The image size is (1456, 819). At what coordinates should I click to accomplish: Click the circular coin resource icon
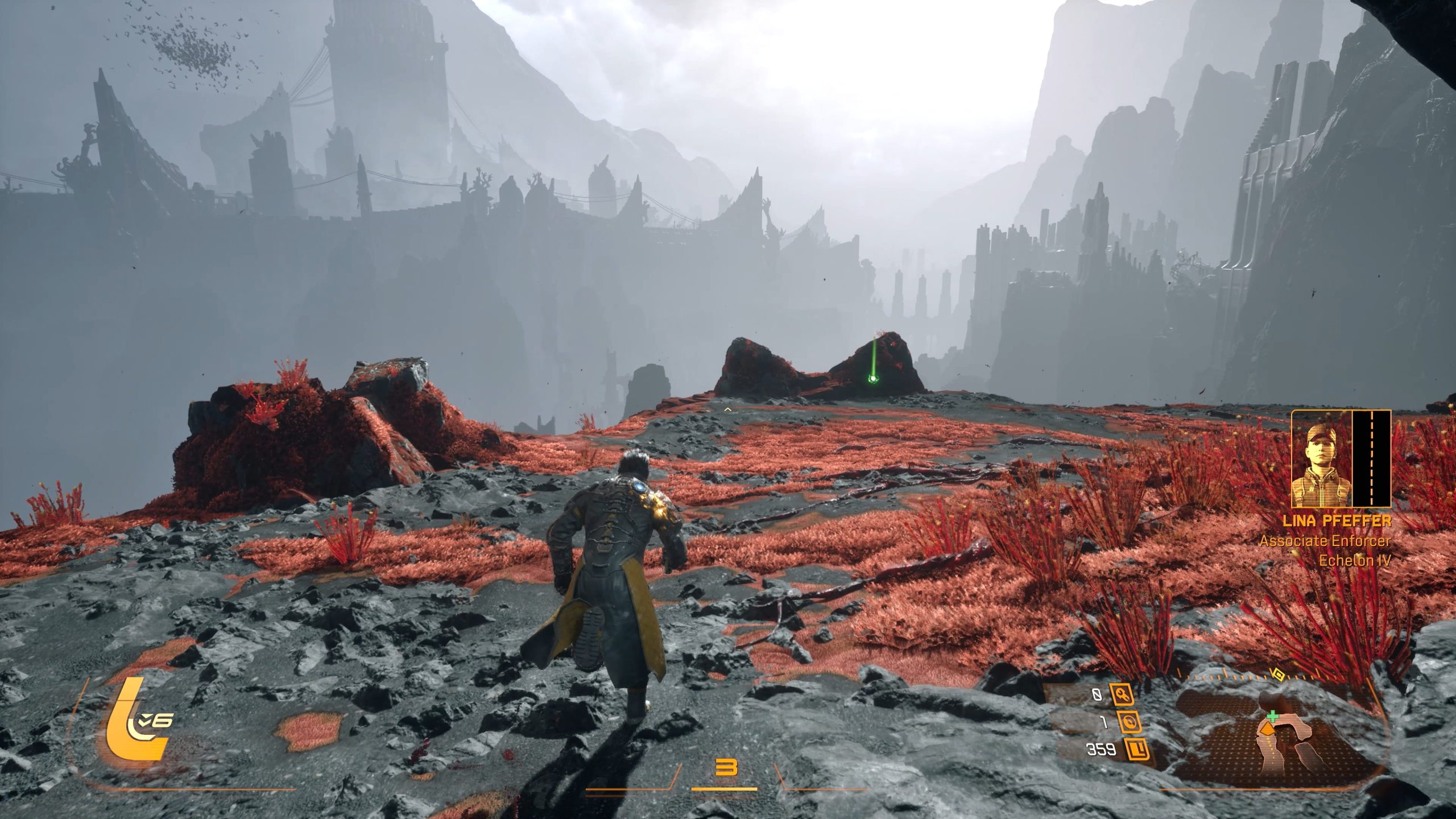[x=1129, y=722]
